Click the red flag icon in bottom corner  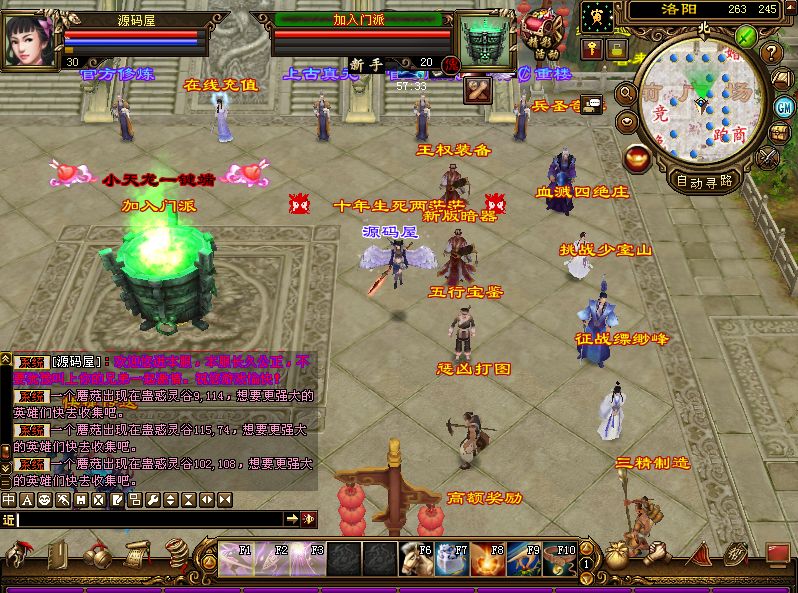click(x=777, y=553)
